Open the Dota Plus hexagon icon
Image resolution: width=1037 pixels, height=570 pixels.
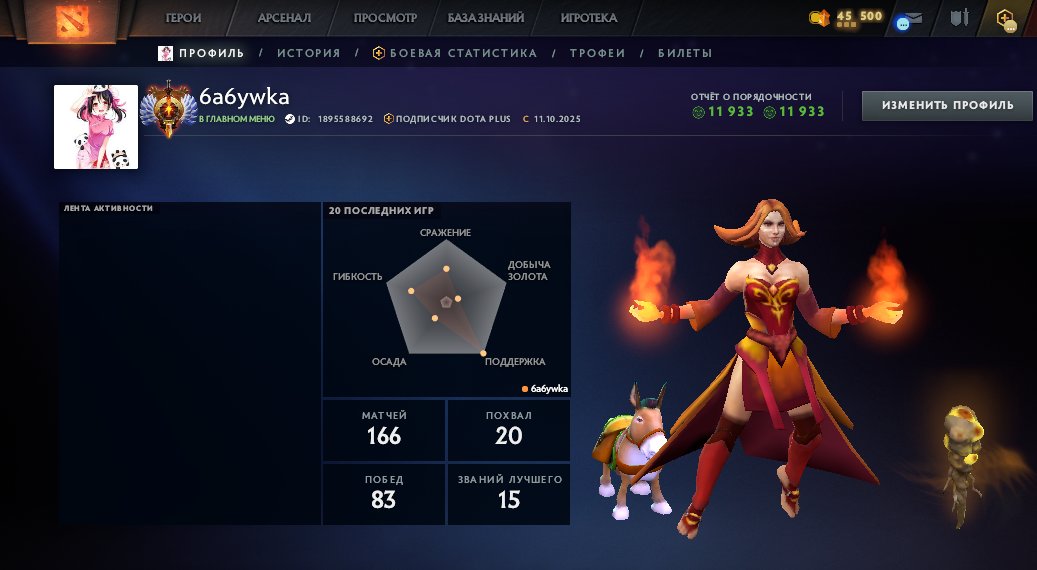pos(1005,19)
